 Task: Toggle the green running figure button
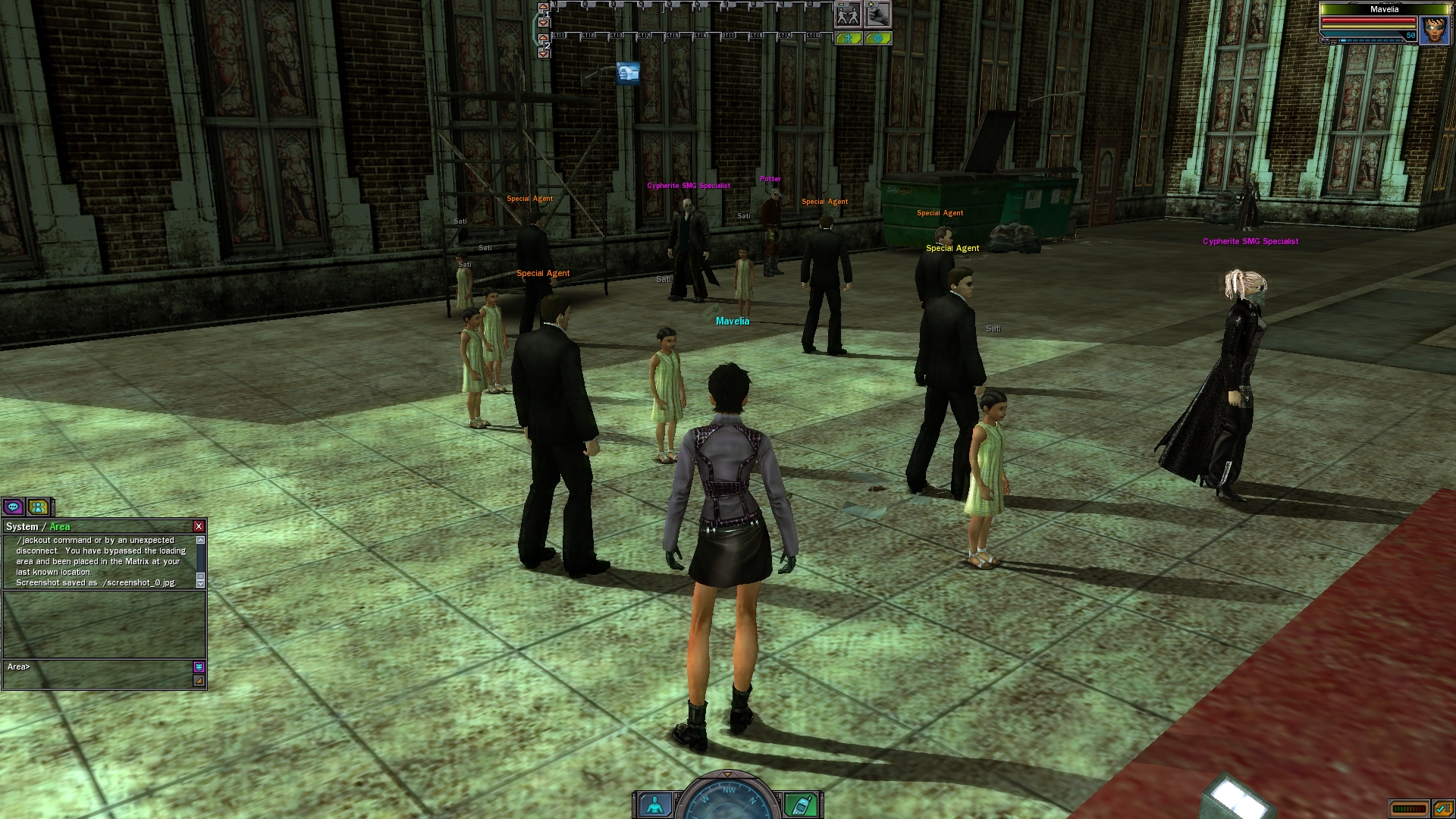pyautogui.click(x=849, y=38)
